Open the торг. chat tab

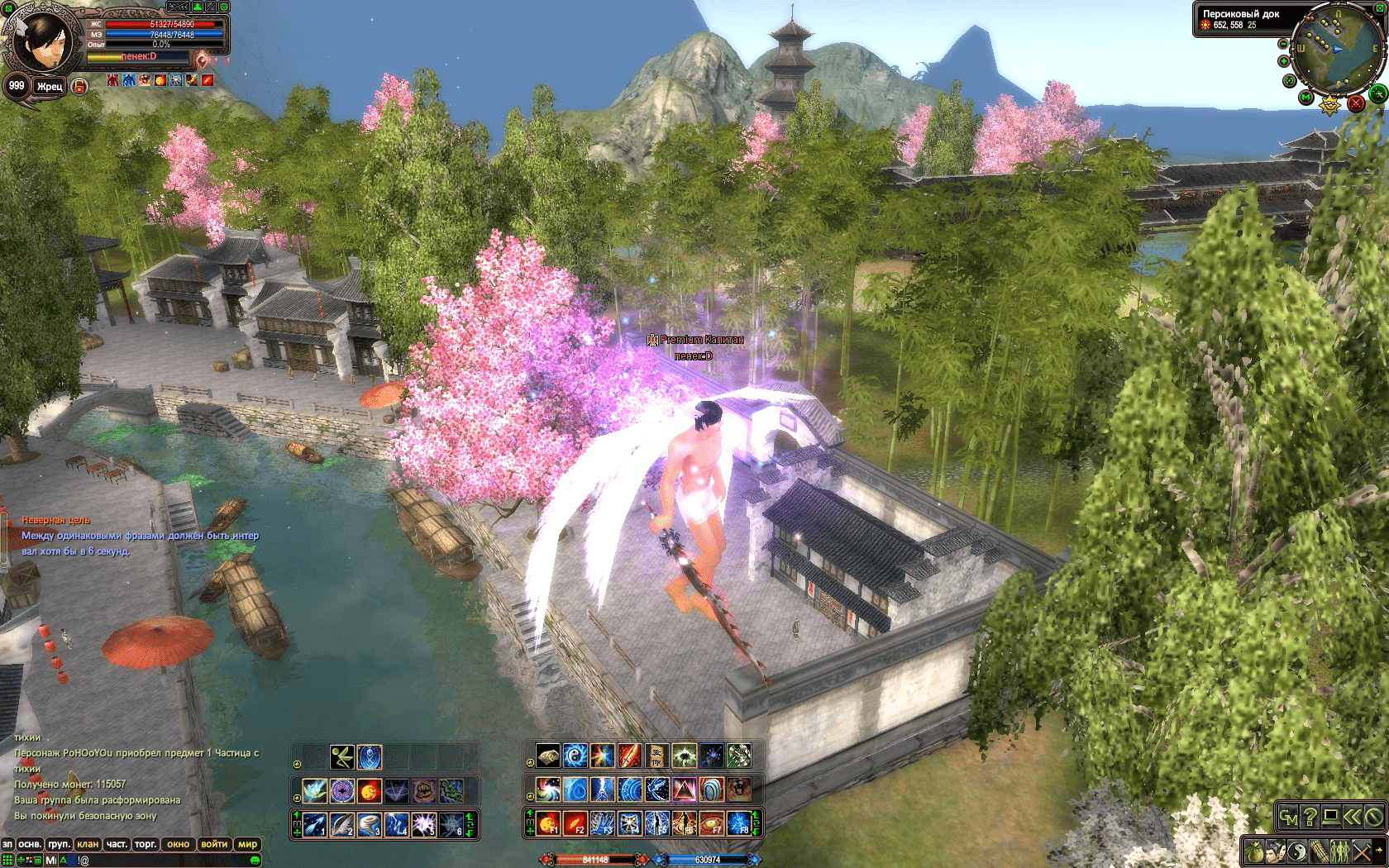146,844
